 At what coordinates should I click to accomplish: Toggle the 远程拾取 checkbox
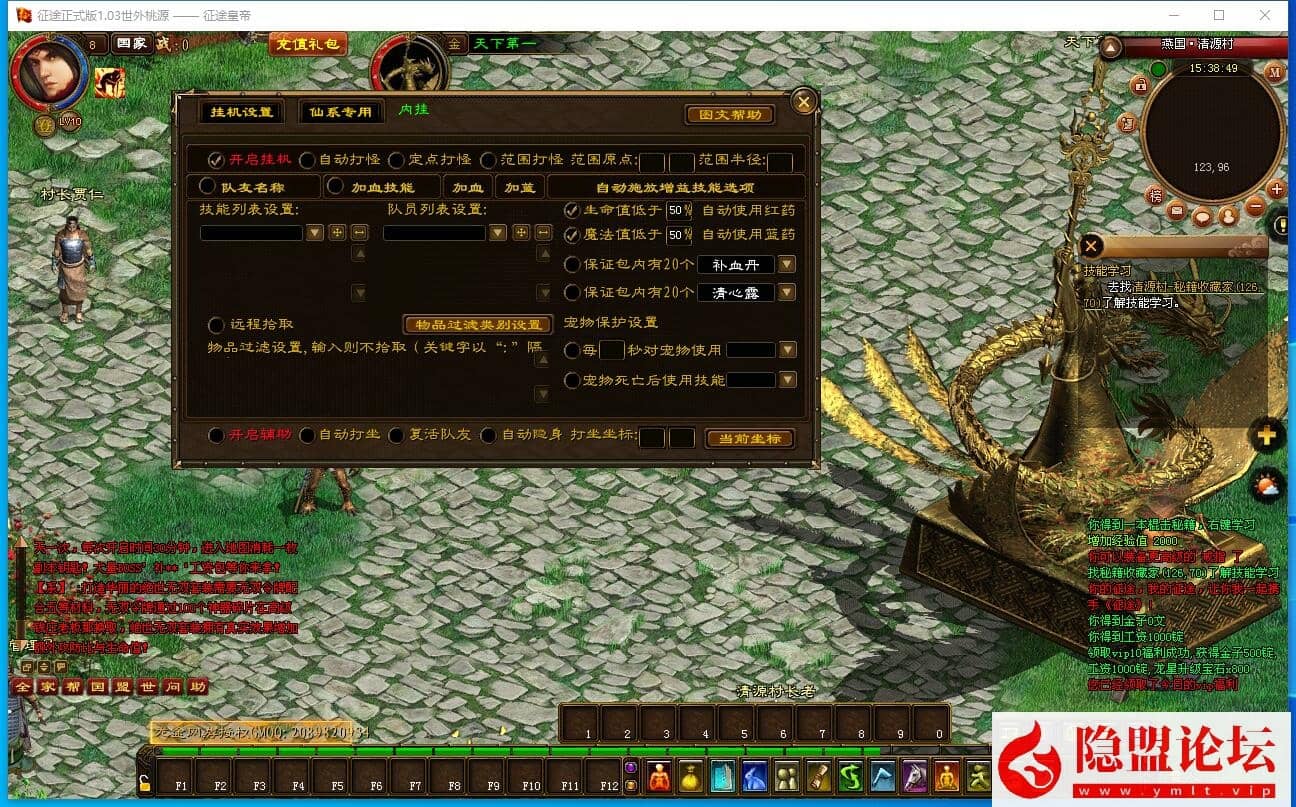[216, 325]
